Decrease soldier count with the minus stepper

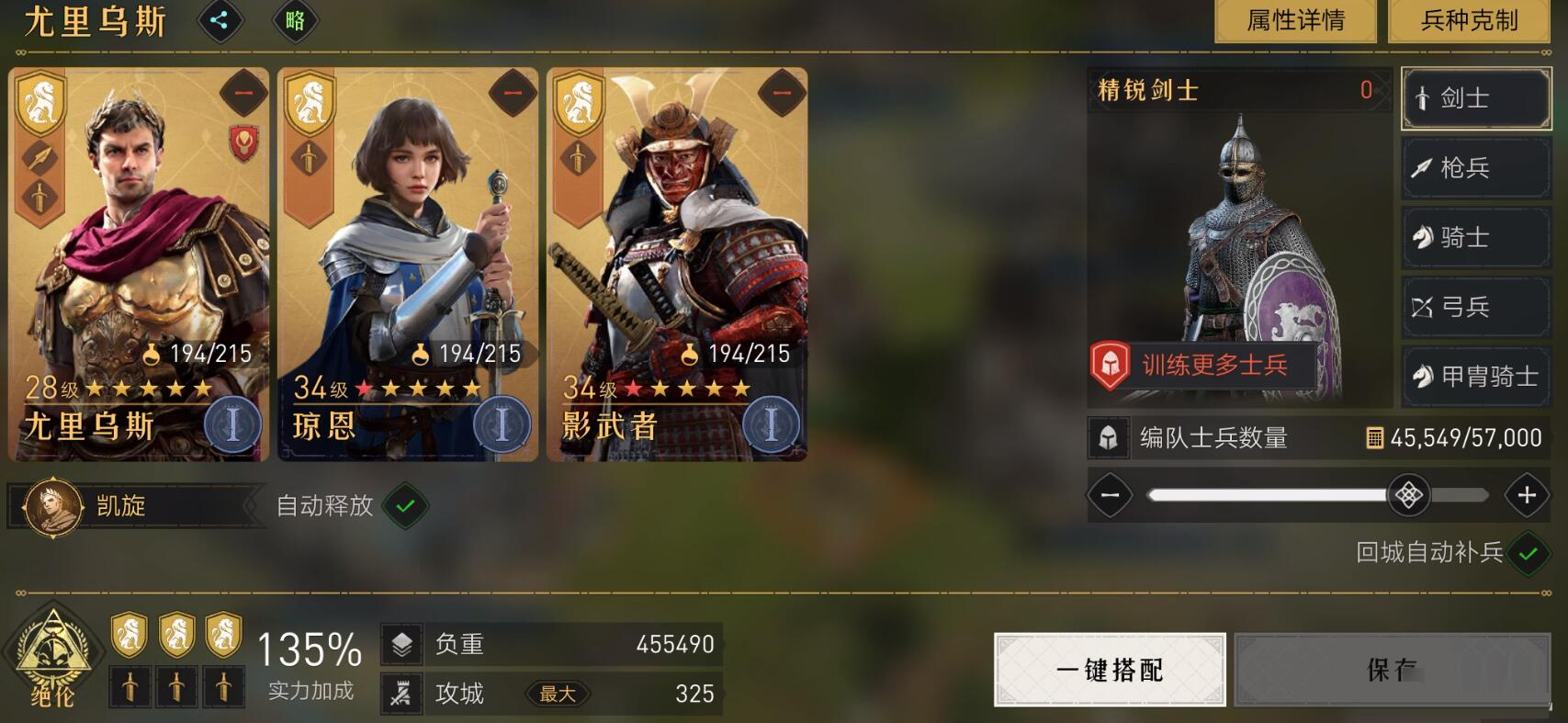coord(1110,496)
